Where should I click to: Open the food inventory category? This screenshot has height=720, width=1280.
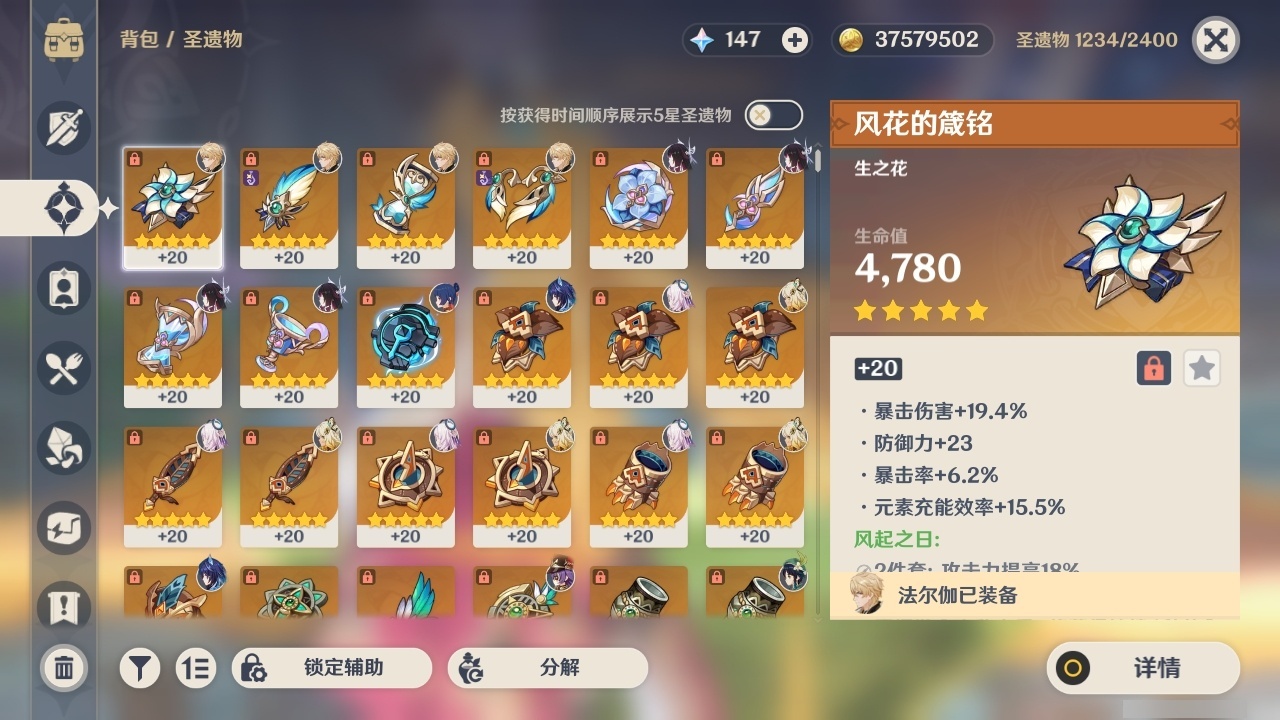click(x=63, y=368)
